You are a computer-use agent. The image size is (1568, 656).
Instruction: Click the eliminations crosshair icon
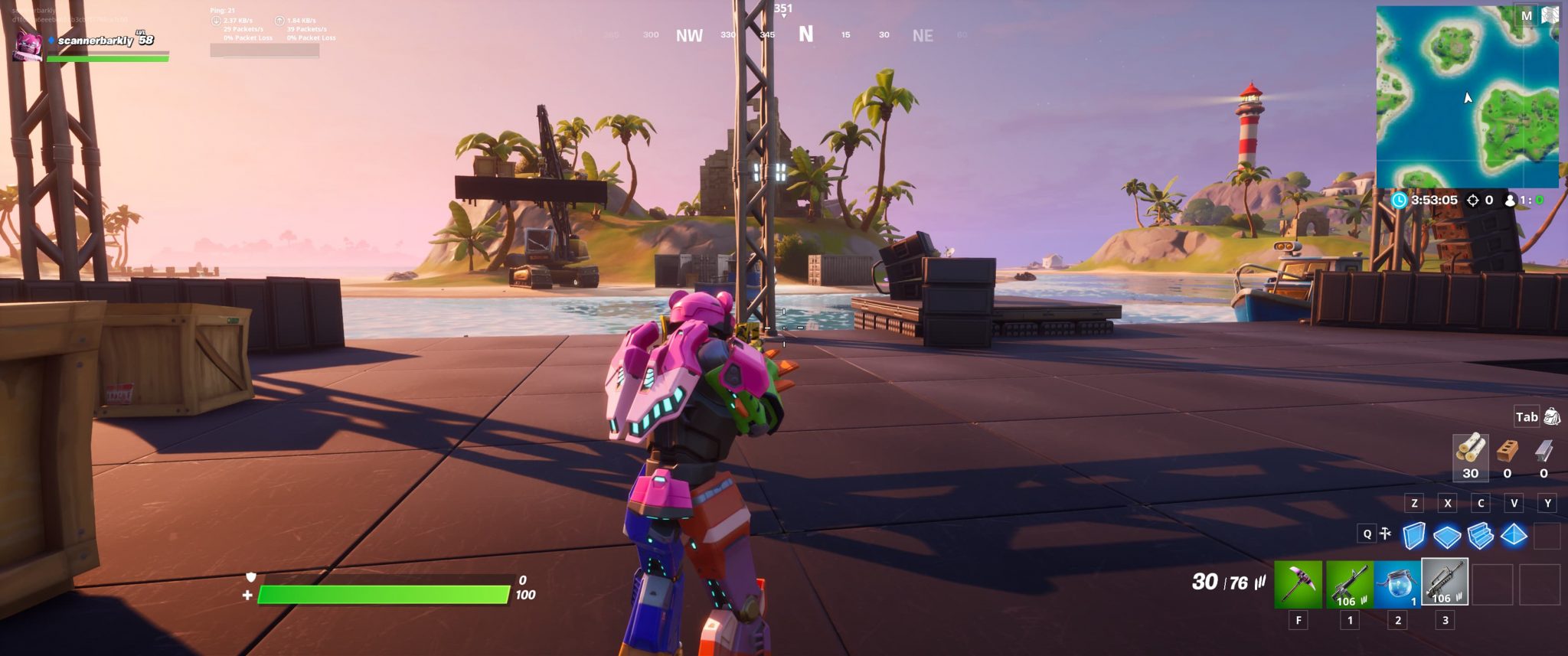pos(1472,199)
